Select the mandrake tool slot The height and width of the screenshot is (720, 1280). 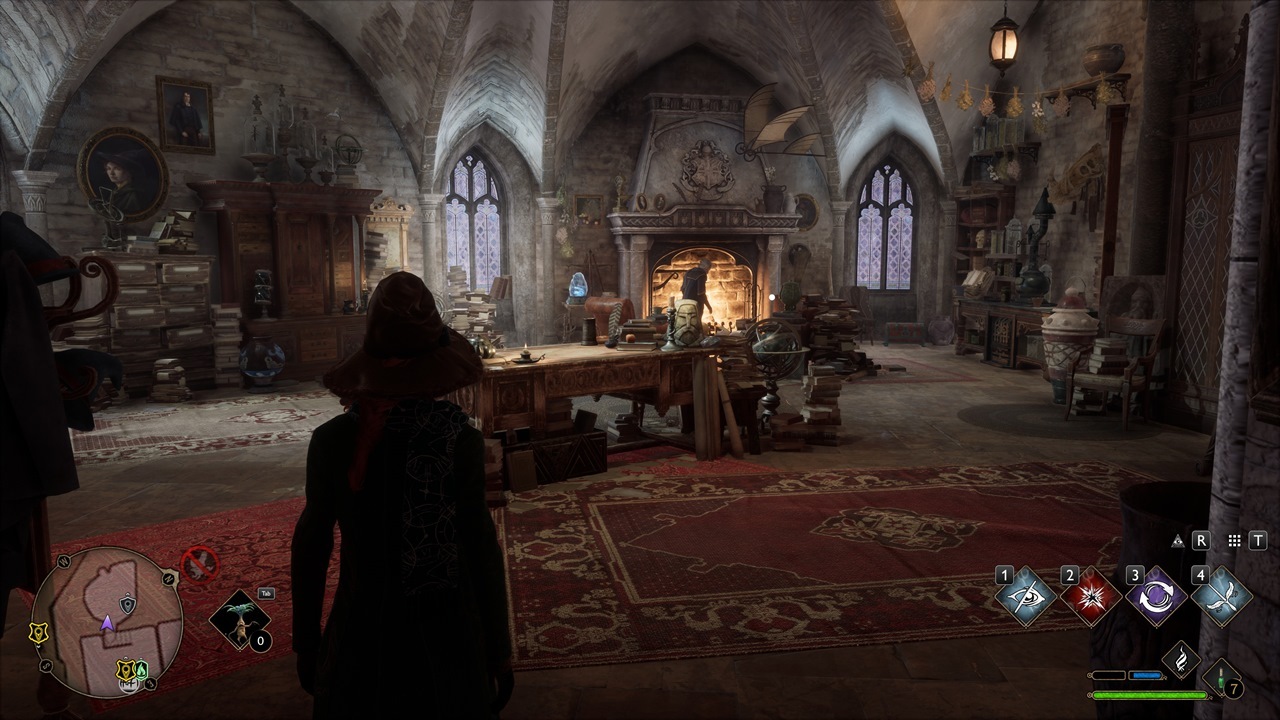tap(240, 620)
